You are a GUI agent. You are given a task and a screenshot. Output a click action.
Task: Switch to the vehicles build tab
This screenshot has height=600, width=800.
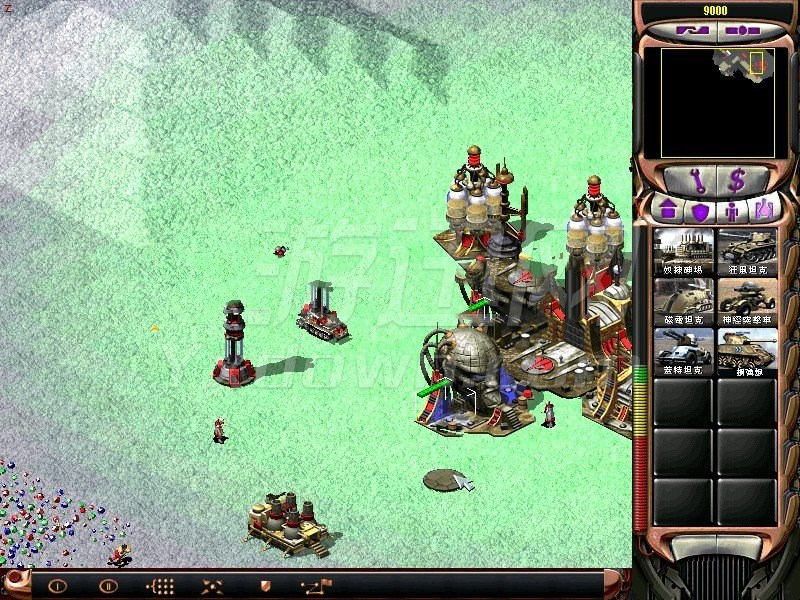click(766, 212)
